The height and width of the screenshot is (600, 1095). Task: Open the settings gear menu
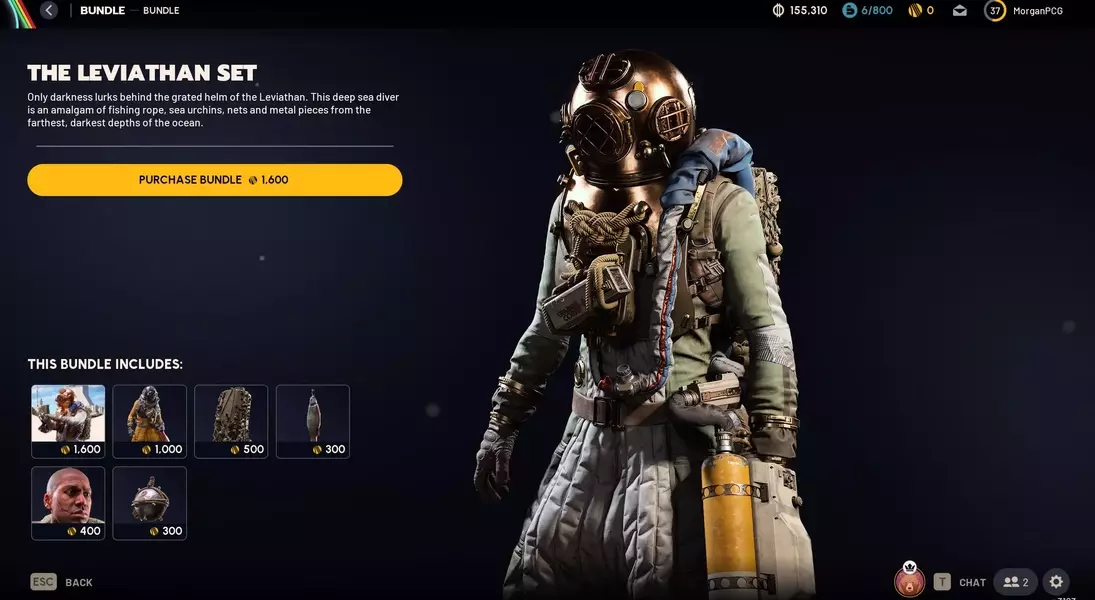coord(1056,582)
